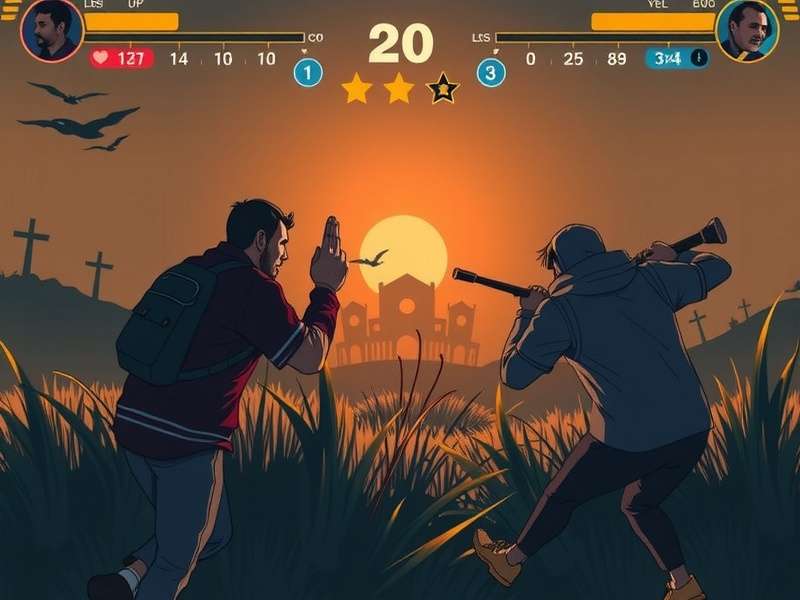Click the dark outlined third star
Screen dimensions: 800x600
(x=443, y=89)
